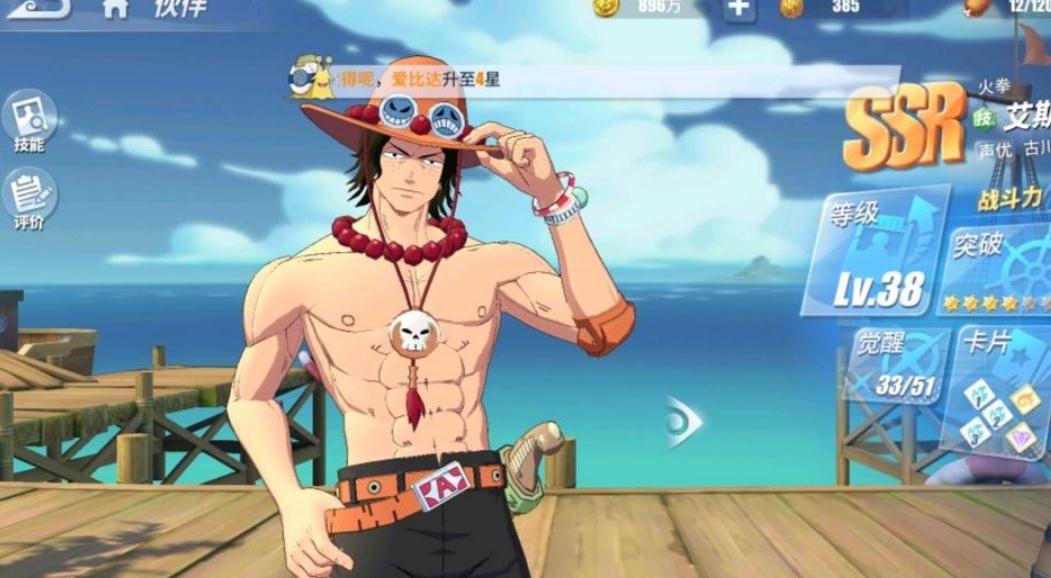Tap the 爱比达 4-star announcement banner
The width and height of the screenshot is (1051, 578).
[x=600, y=80]
